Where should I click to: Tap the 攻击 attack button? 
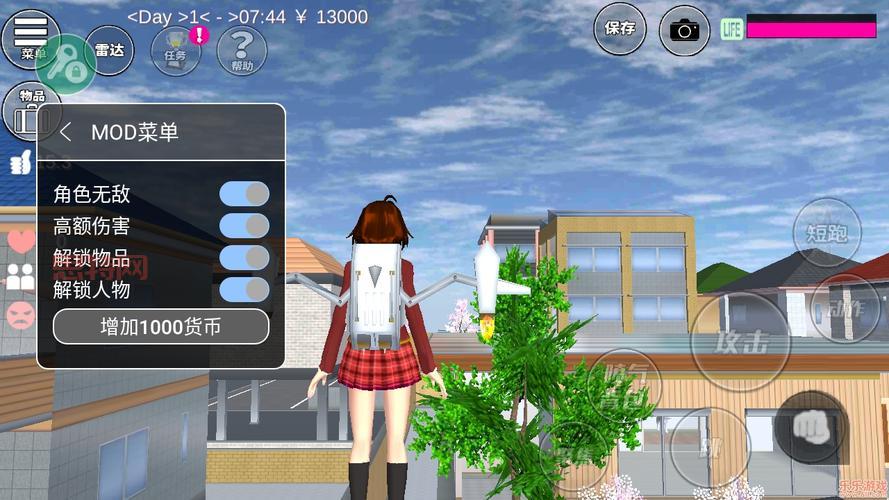tap(740, 342)
